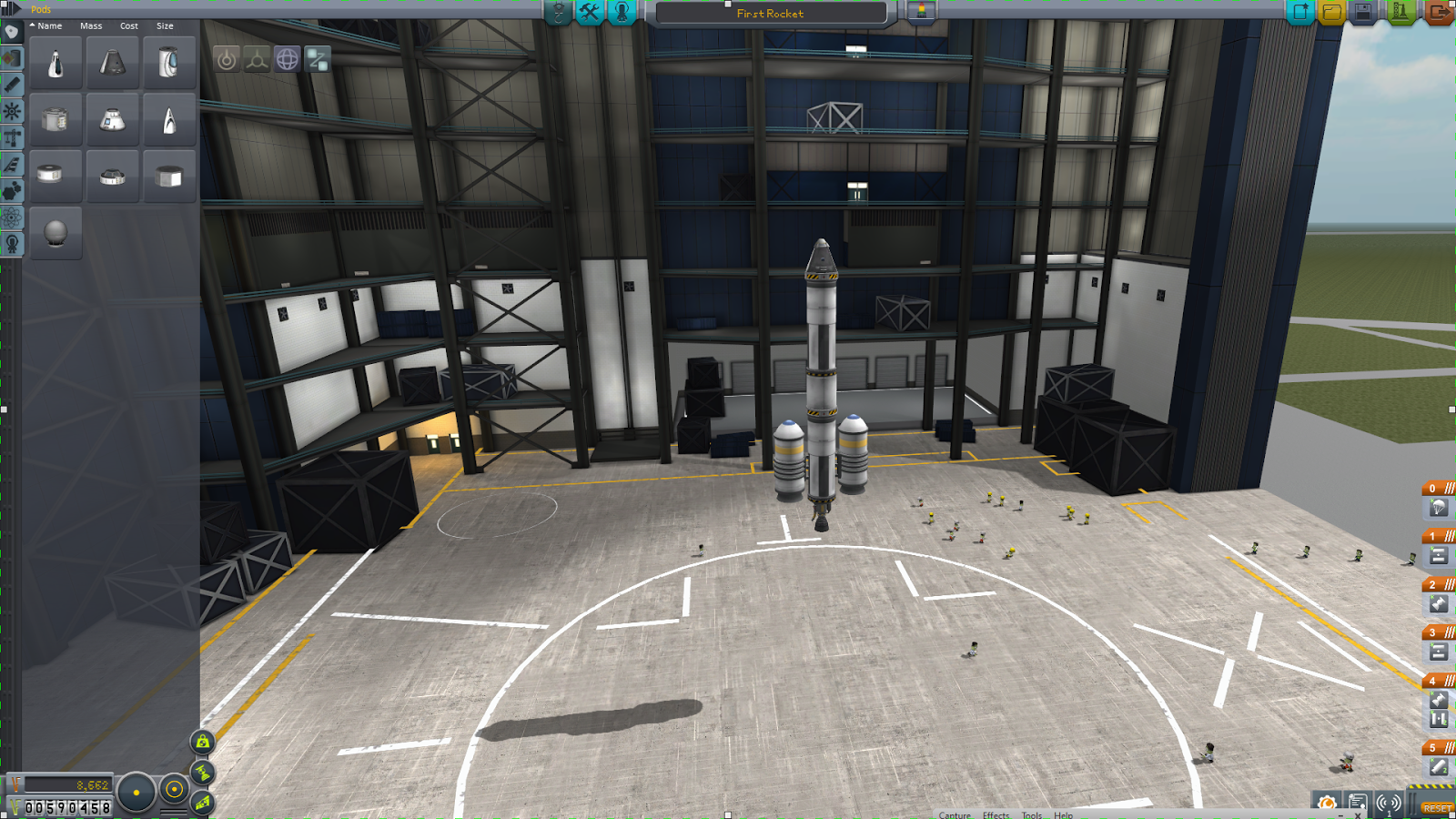Open the Engines parts category
The width and height of the screenshot is (1456, 819).
pyautogui.click(x=12, y=83)
